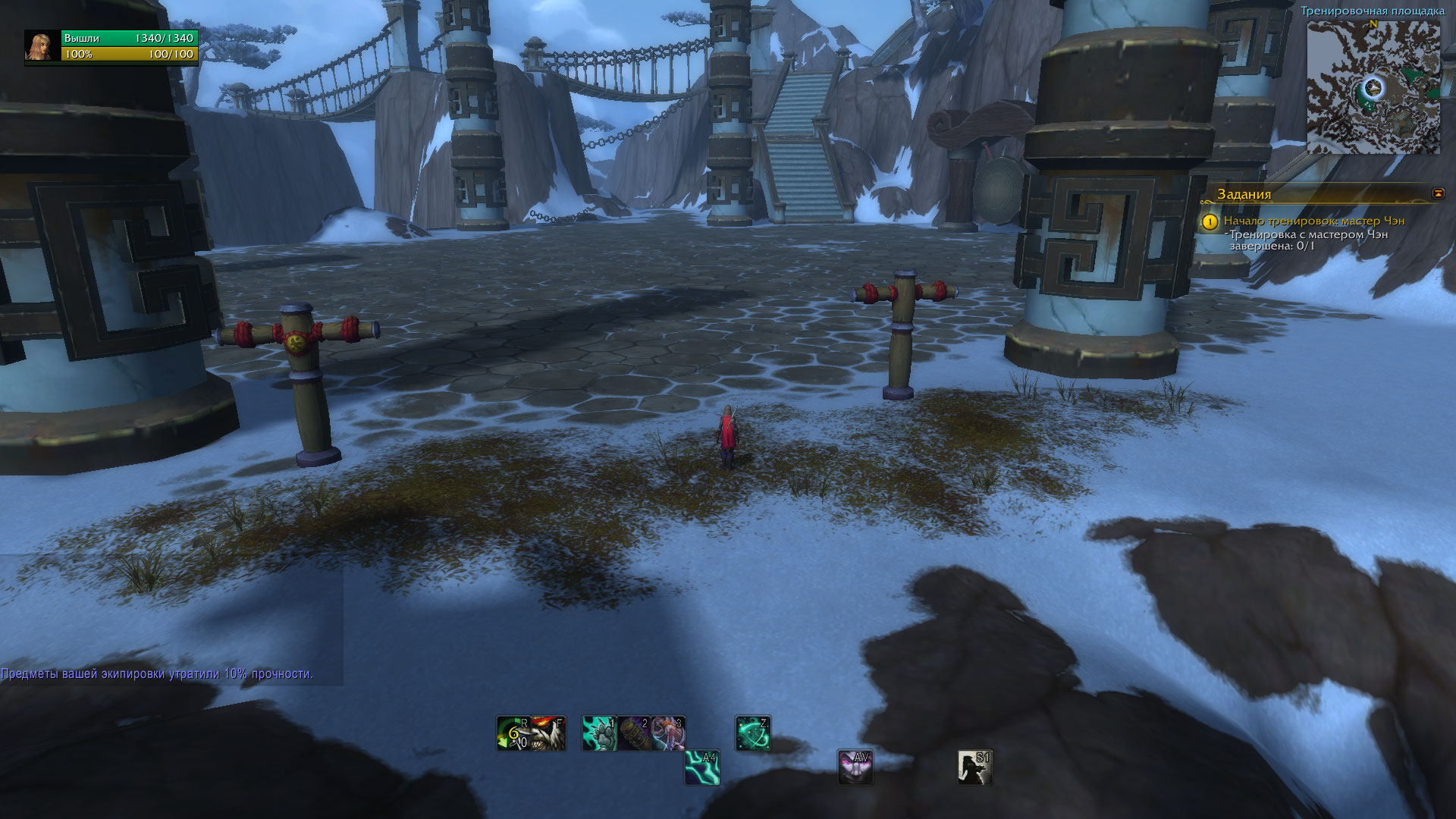Activate the dark silhouette ability marked S1
Image resolution: width=1456 pixels, height=819 pixels.
974,767
